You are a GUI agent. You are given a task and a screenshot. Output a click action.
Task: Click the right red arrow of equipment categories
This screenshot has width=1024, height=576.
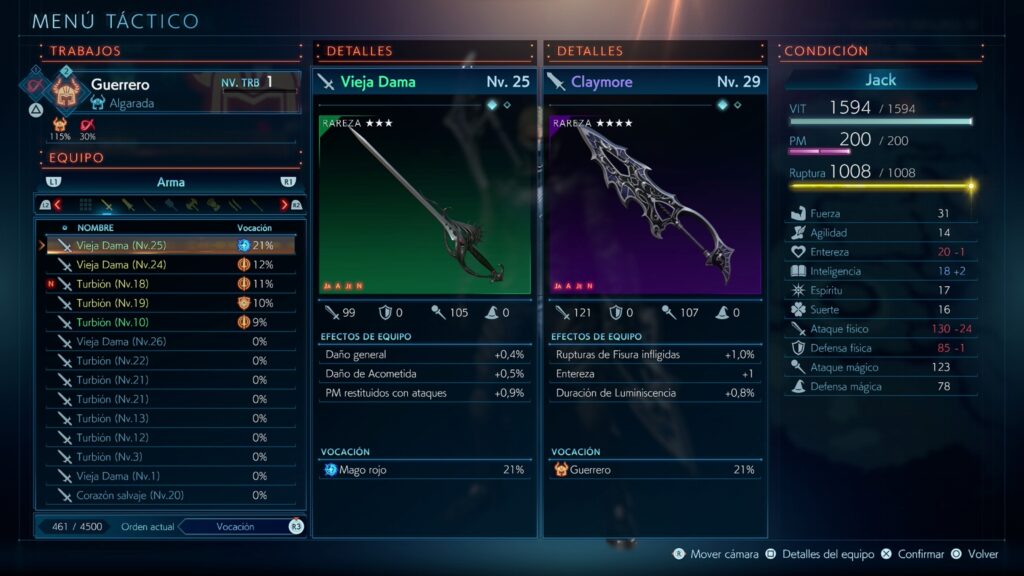pyautogui.click(x=284, y=205)
